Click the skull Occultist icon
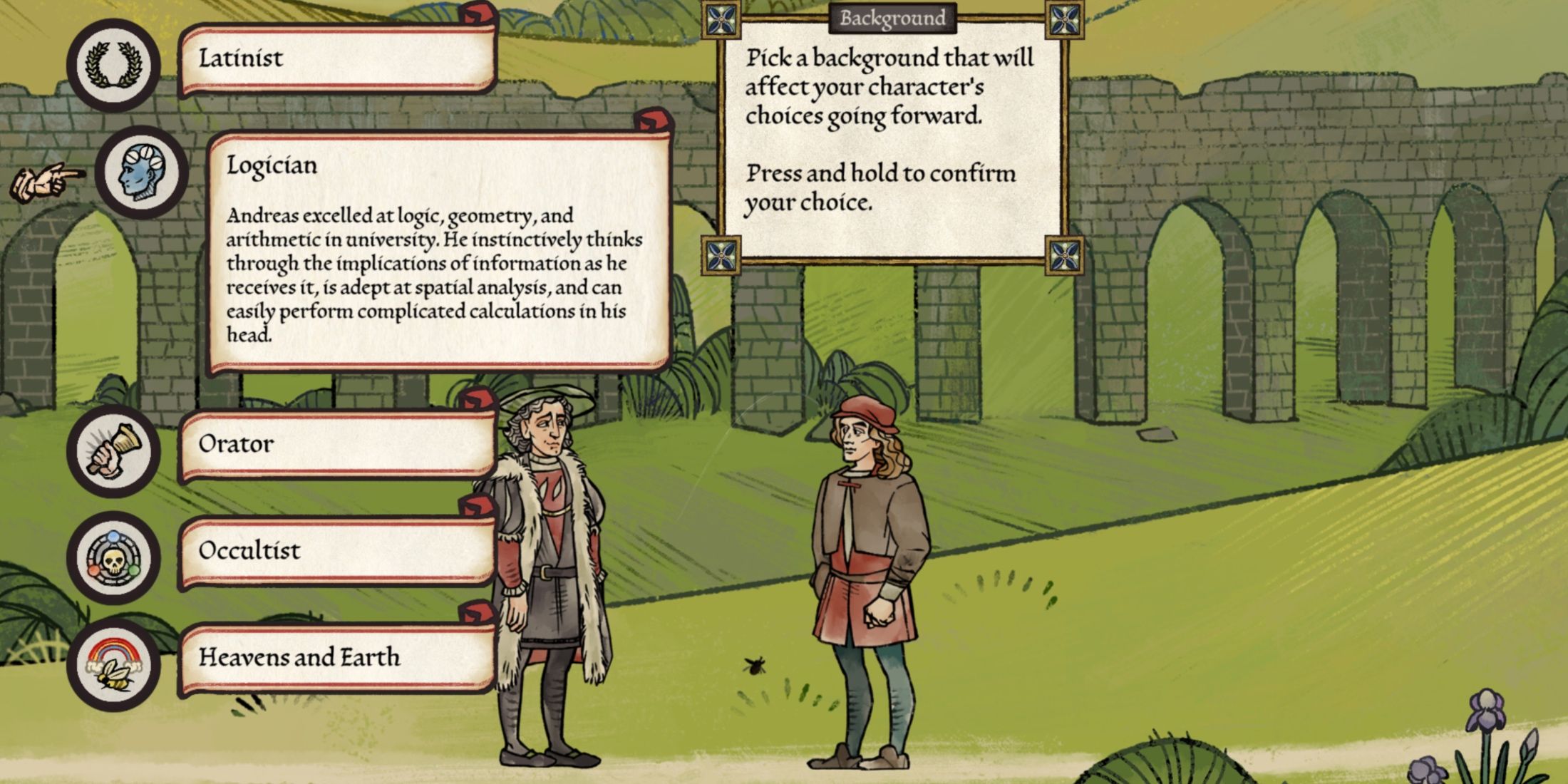Viewport: 1568px width, 784px height. point(113,558)
